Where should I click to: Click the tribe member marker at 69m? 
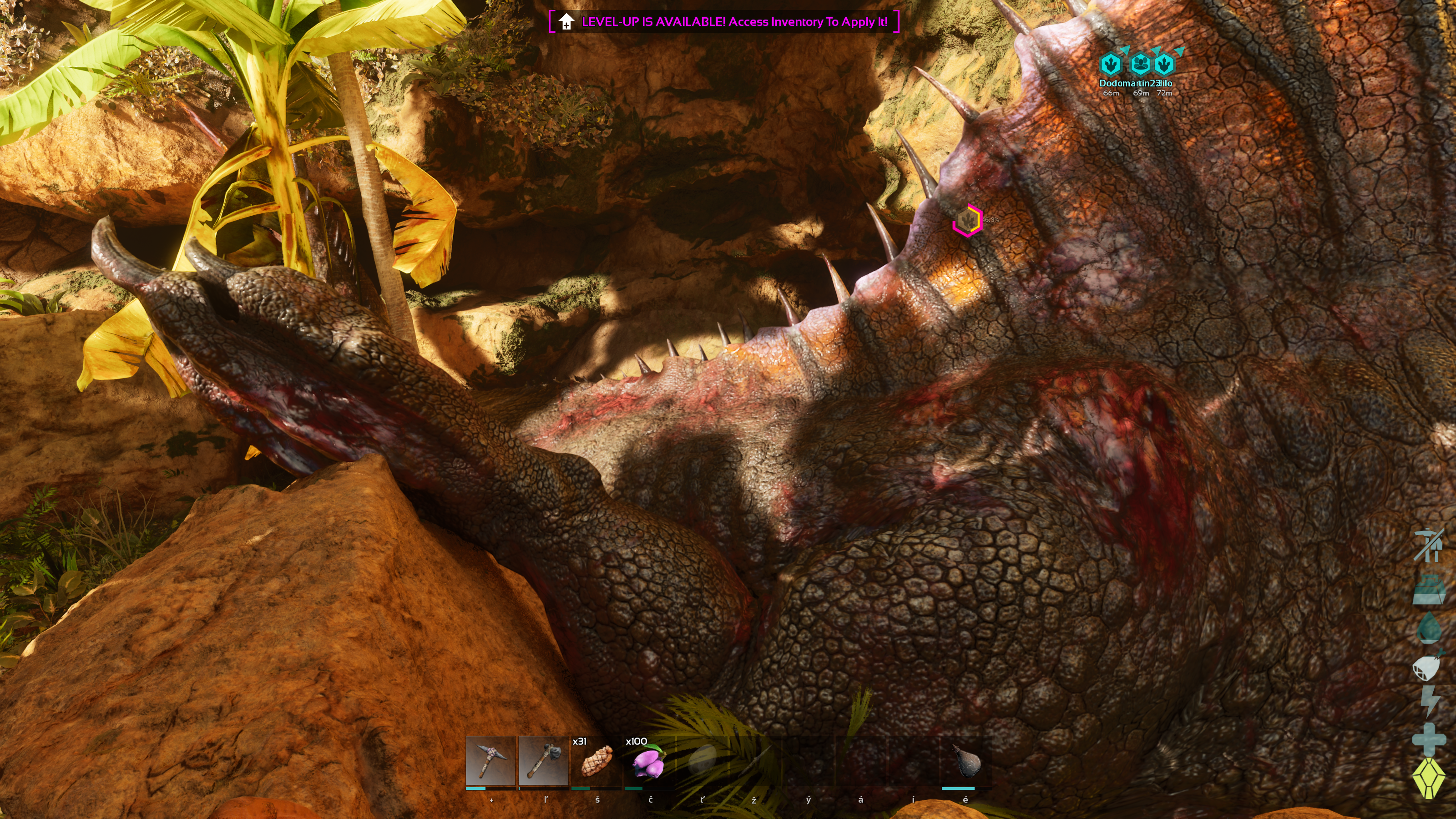pos(1141,65)
